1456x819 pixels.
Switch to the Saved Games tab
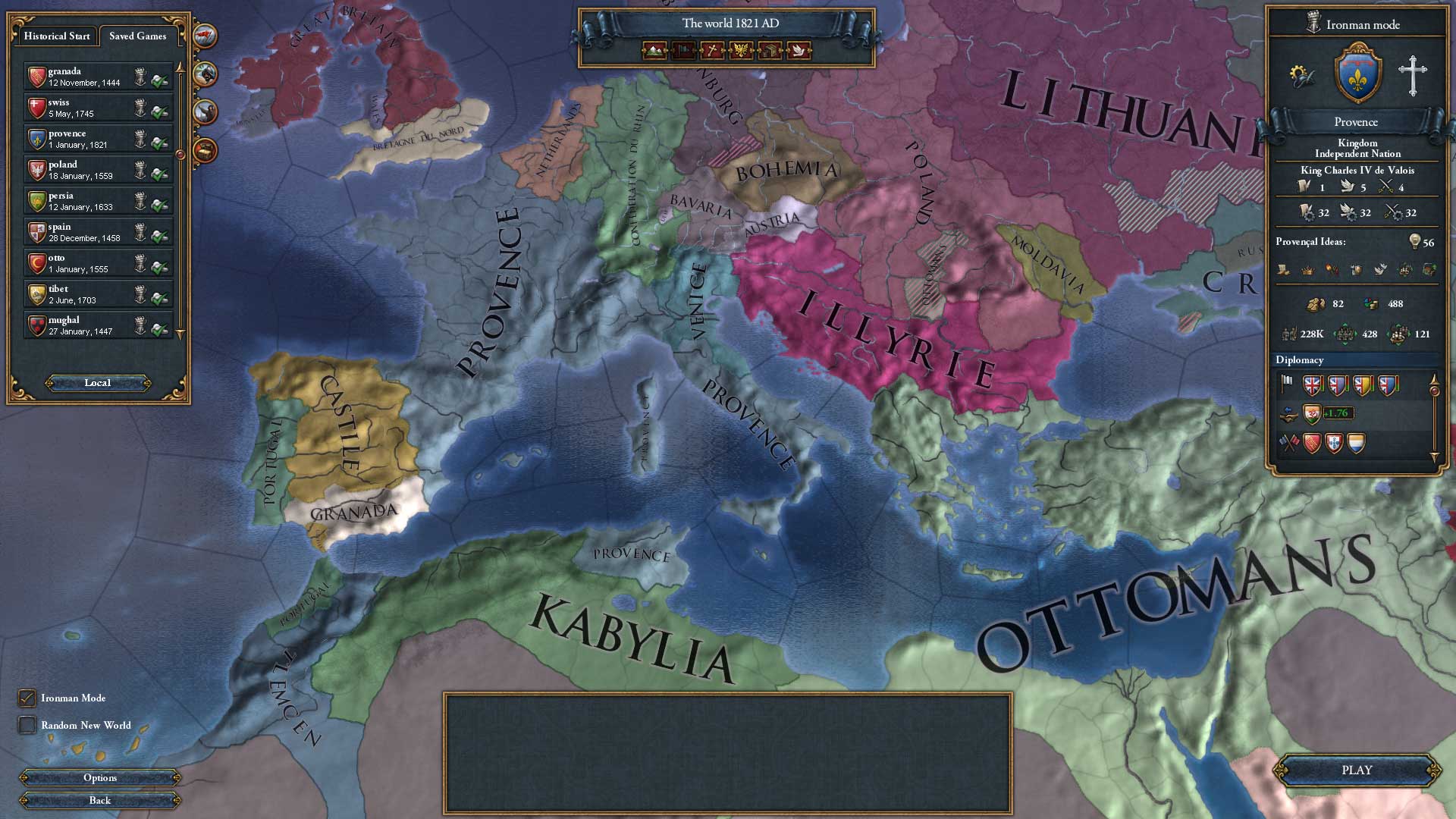[137, 36]
